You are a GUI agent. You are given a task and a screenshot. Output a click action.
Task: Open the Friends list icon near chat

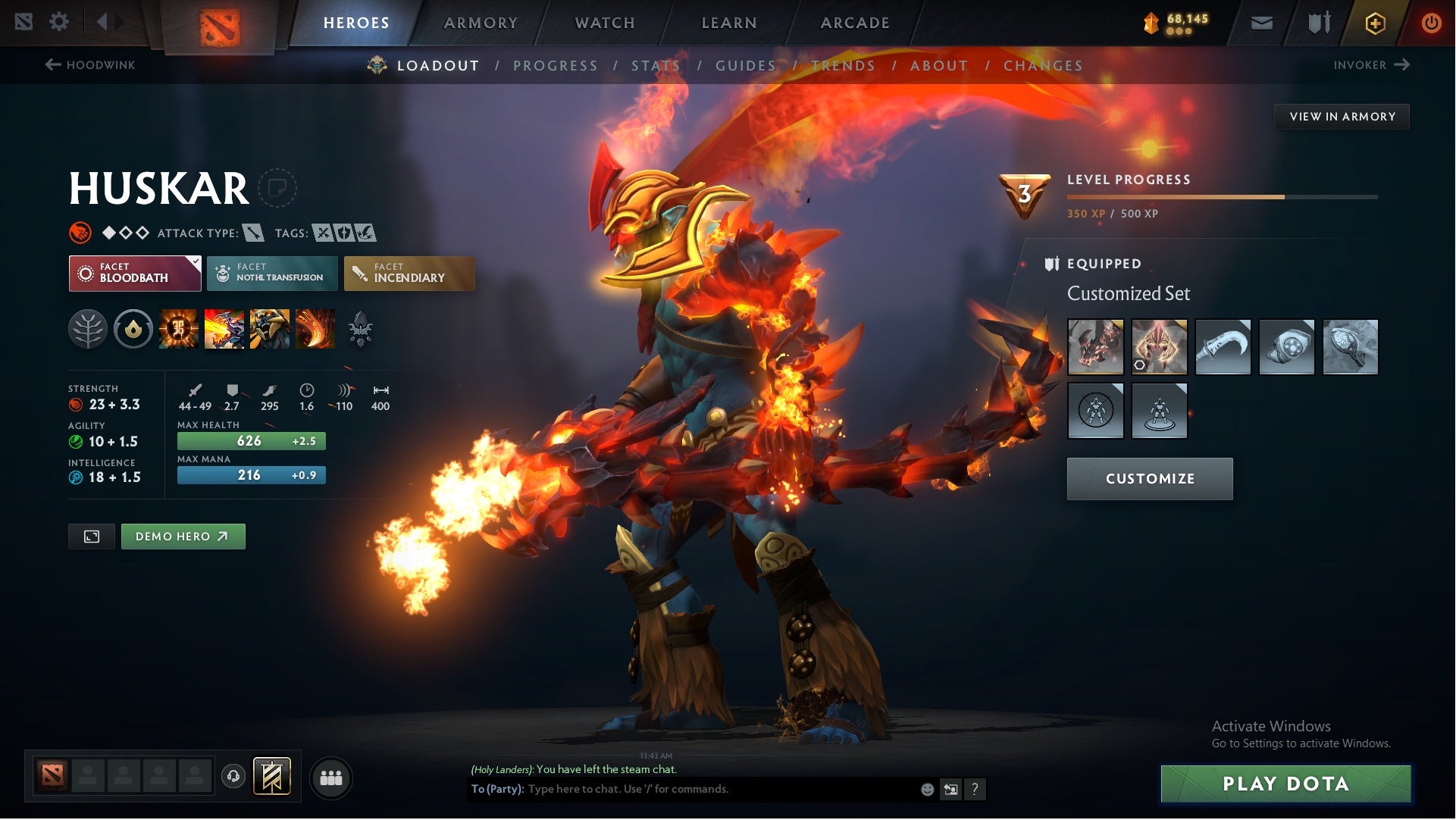(330, 777)
